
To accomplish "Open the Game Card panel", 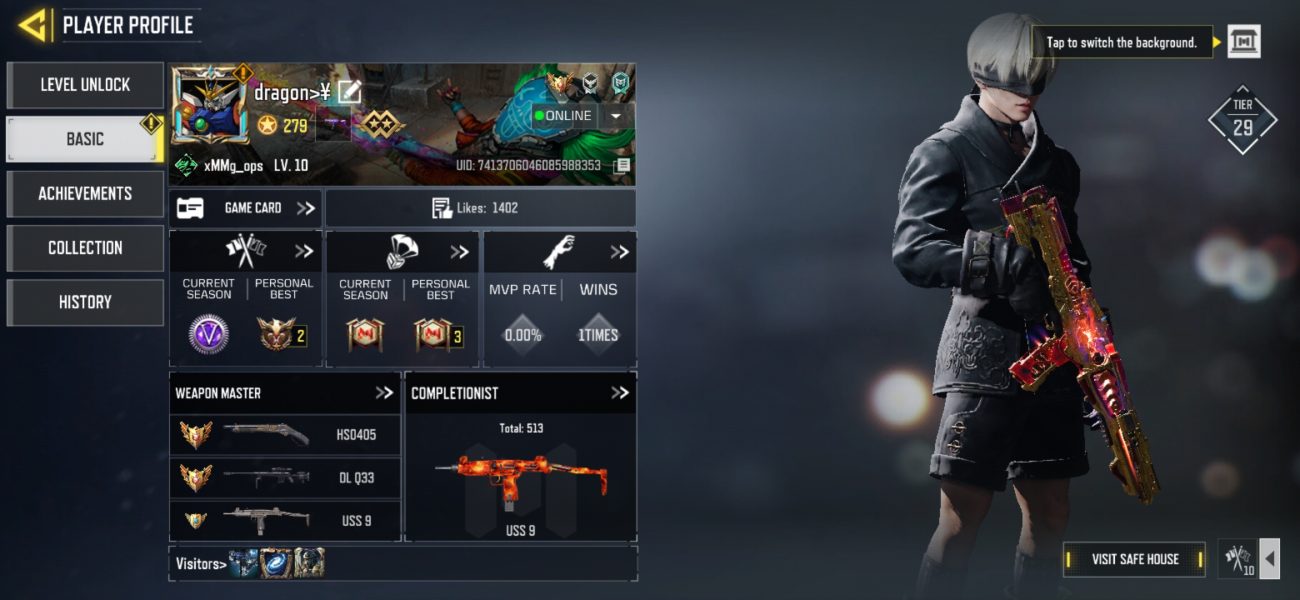I will click(x=245, y=208).
